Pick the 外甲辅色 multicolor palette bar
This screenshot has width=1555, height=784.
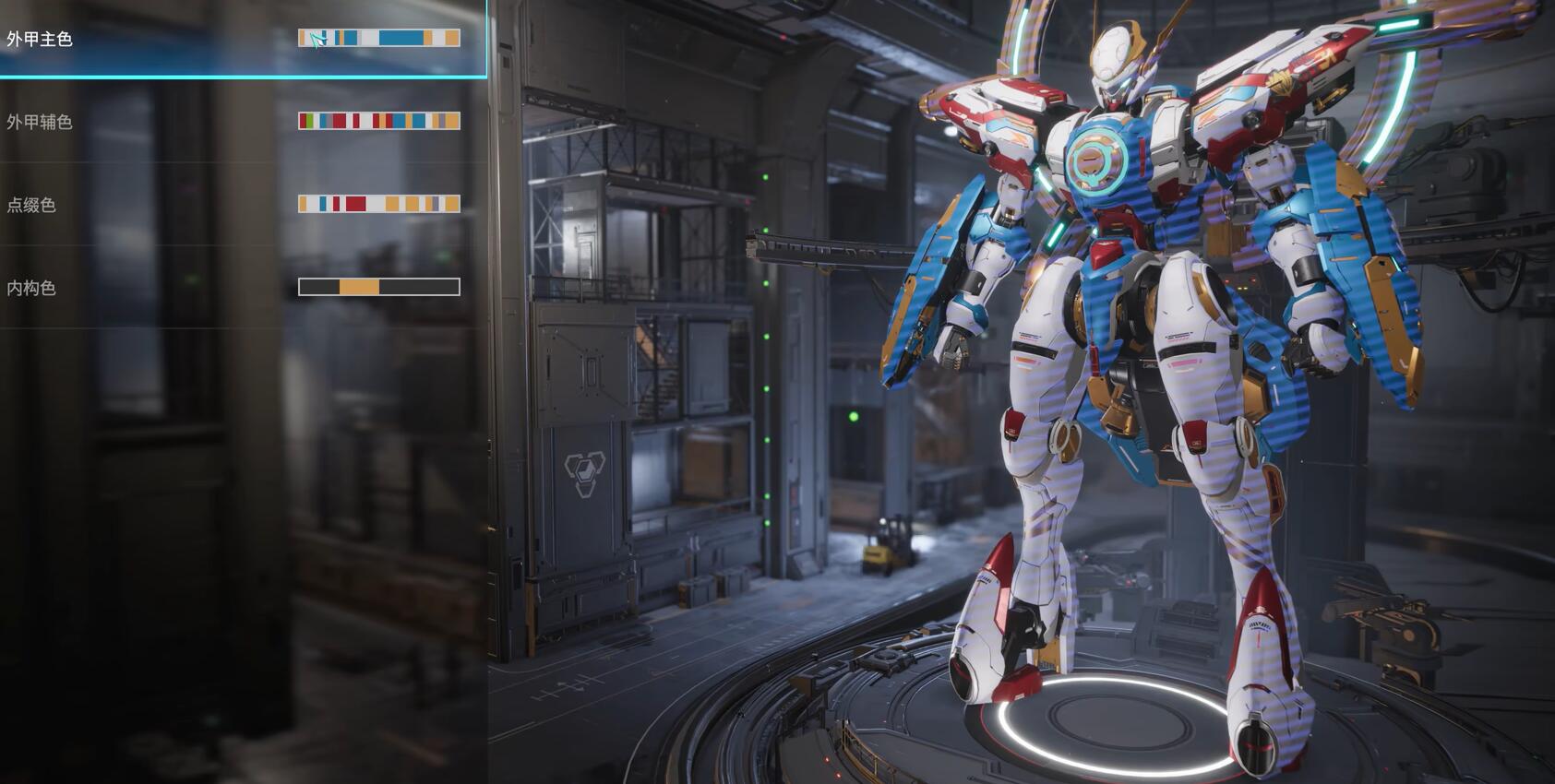pos(378,121)
